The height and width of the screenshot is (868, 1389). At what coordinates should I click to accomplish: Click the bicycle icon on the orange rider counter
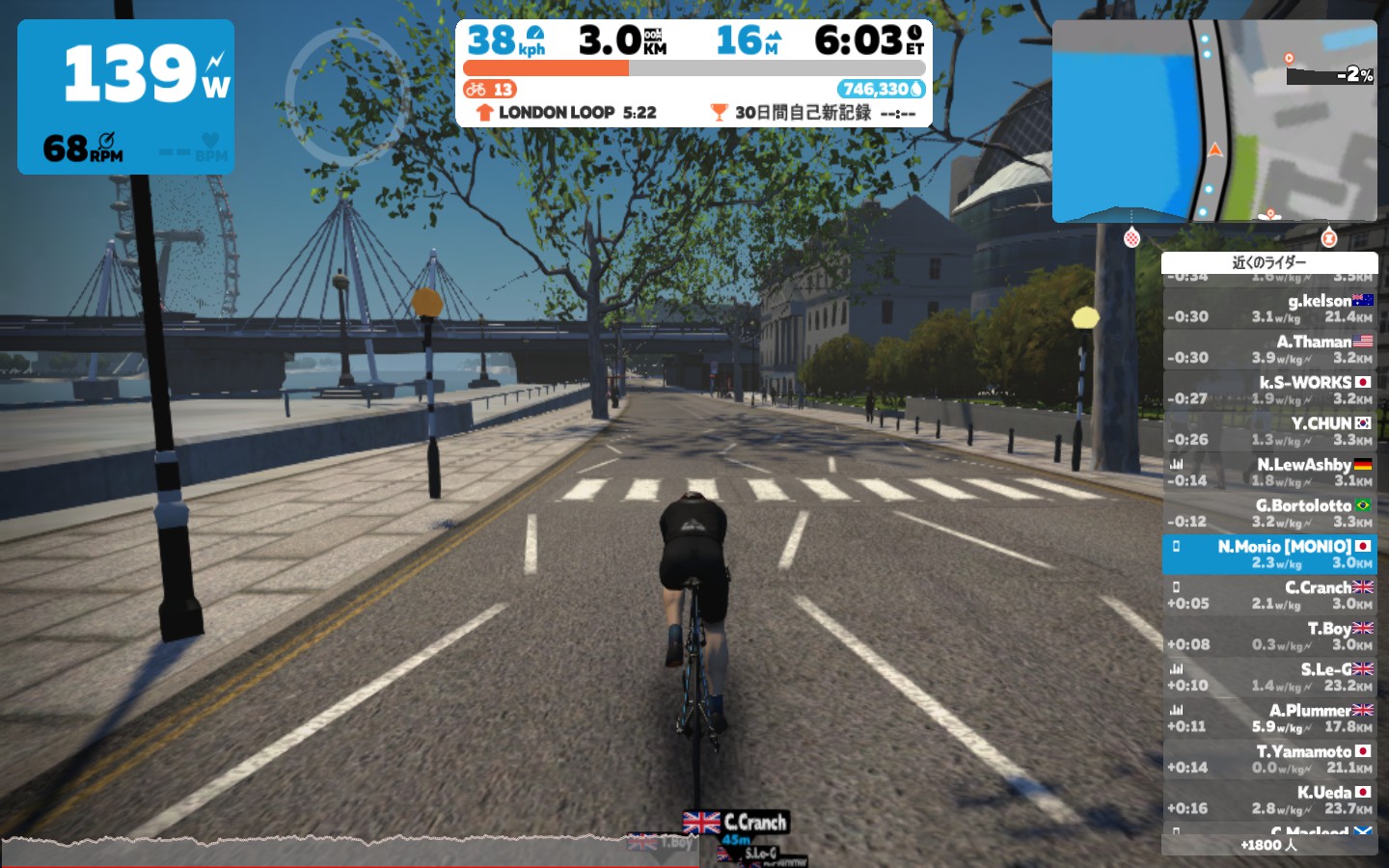476,90
